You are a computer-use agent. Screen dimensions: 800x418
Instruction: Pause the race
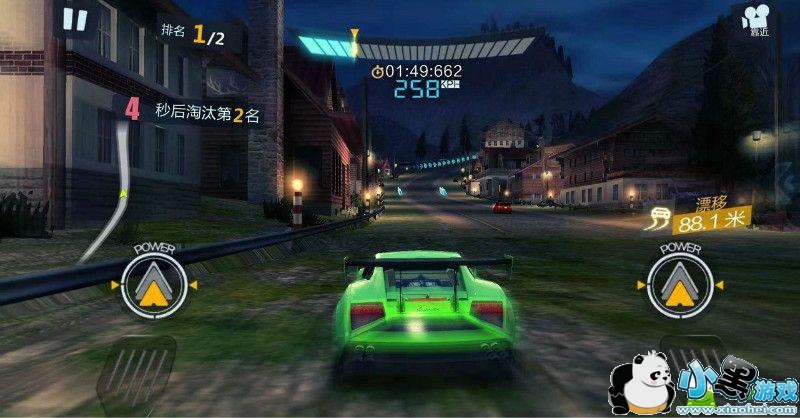pyautogui.click(x=75, y=19)
